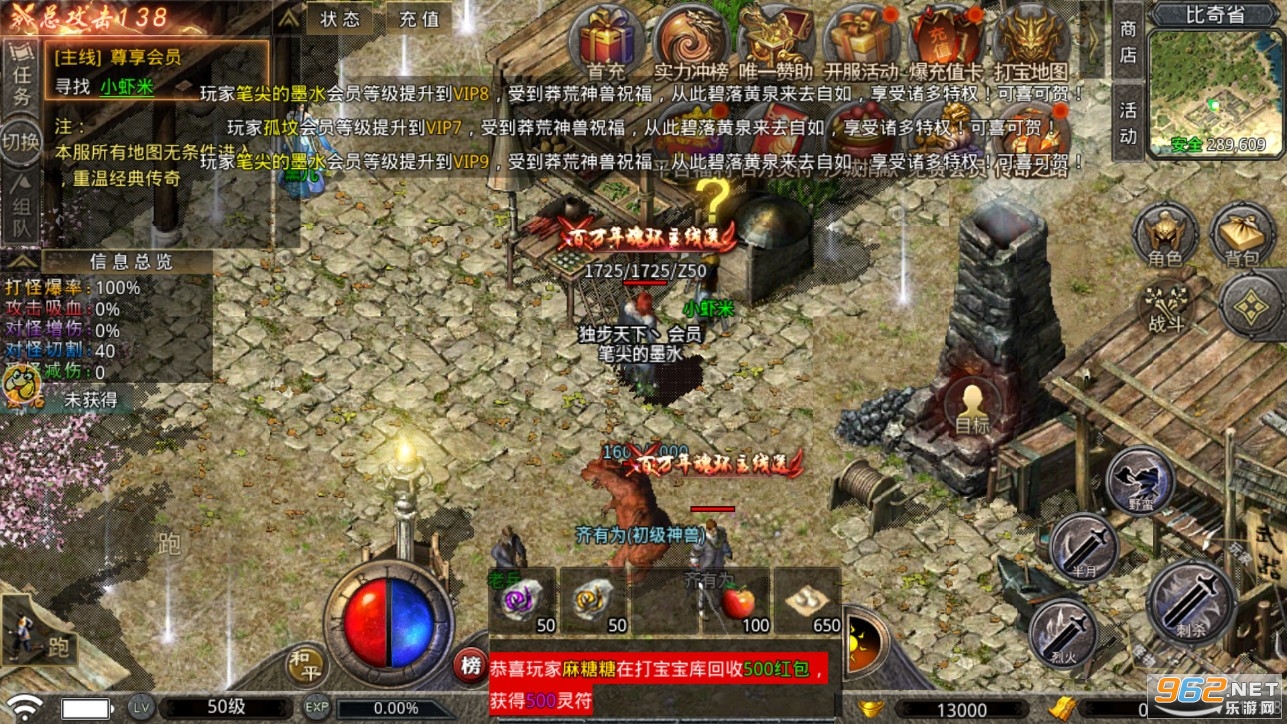The width and height of the screenshot is (1287, 724).
Task: Switch to the 充值 recharge tab
Action: click(417, 19)
